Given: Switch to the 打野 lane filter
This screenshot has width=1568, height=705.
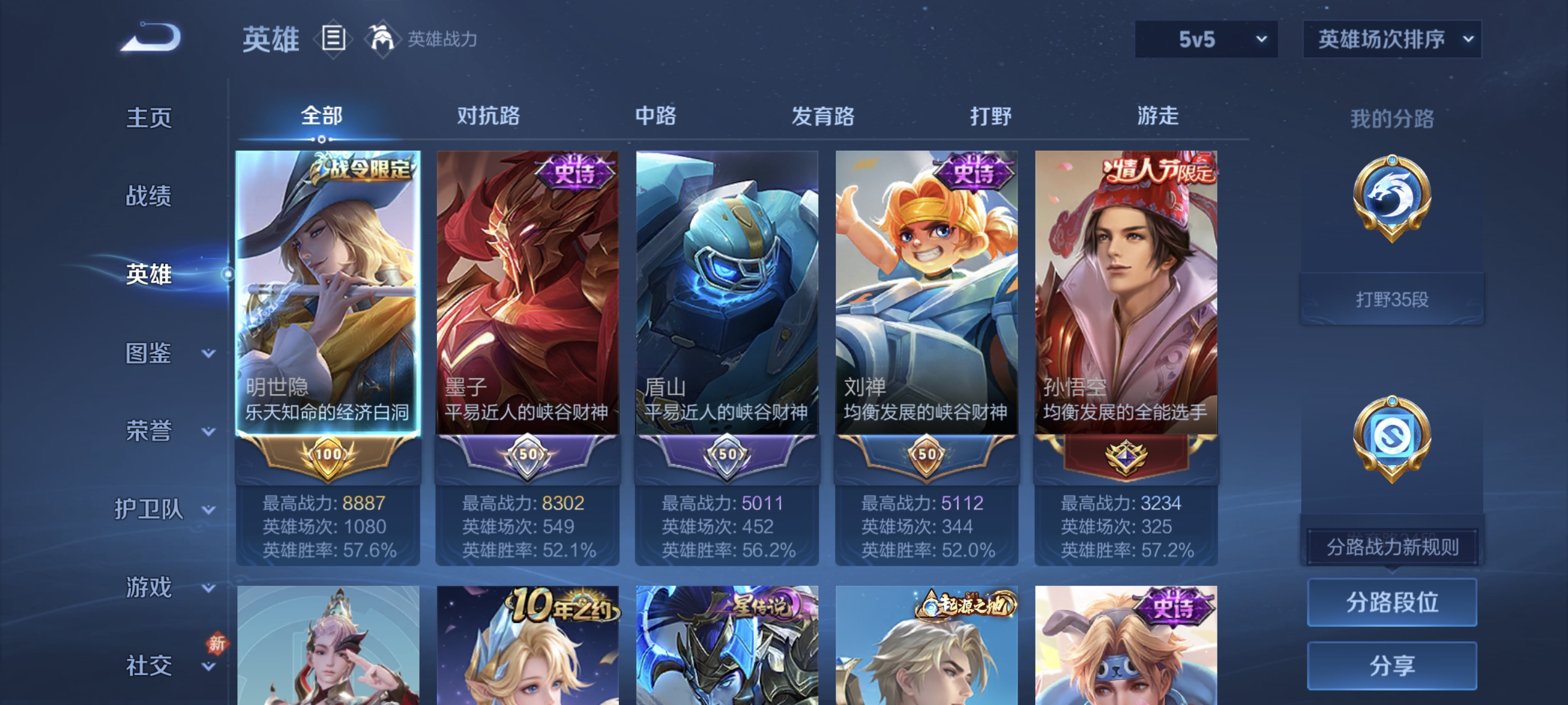Looking at the screenshot, I should [x=990, y=117].
